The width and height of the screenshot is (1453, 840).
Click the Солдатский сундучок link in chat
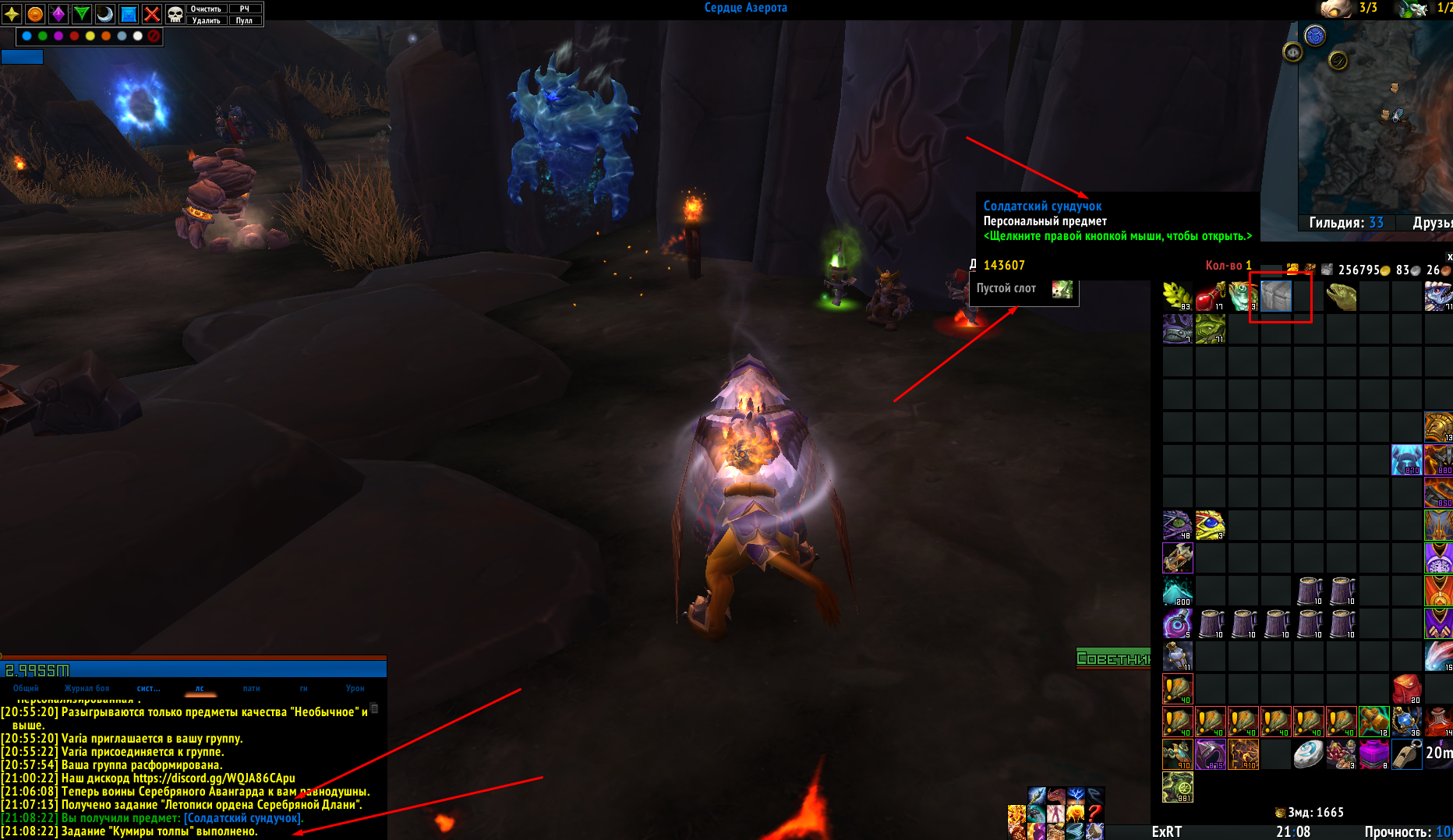(x=243, y=818)
